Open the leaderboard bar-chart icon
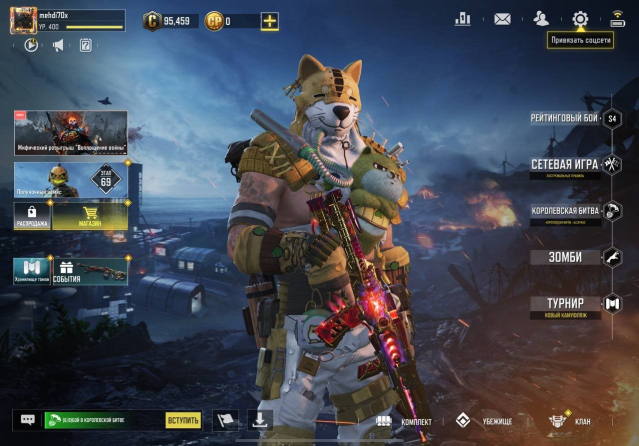The image size is (639, 446). tap(462, 19)
